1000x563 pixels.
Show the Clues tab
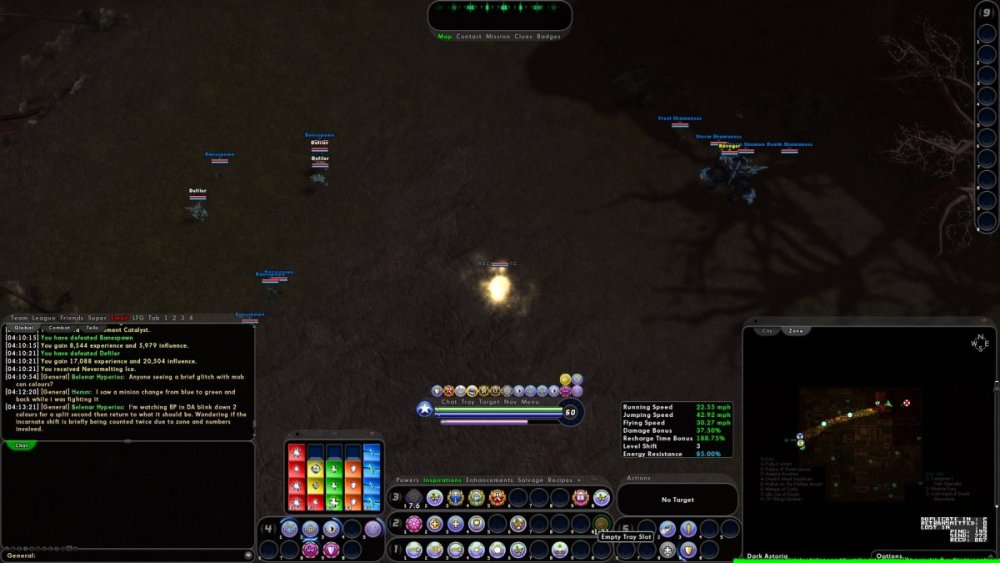[x=523, y=37]
